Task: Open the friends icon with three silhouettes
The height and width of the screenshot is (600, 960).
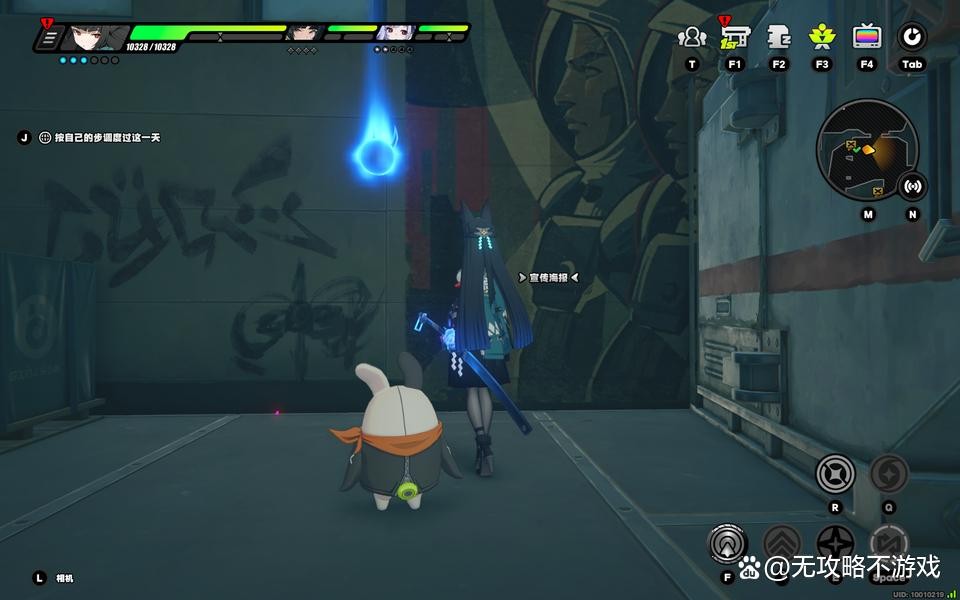Action: click(691, 38)
